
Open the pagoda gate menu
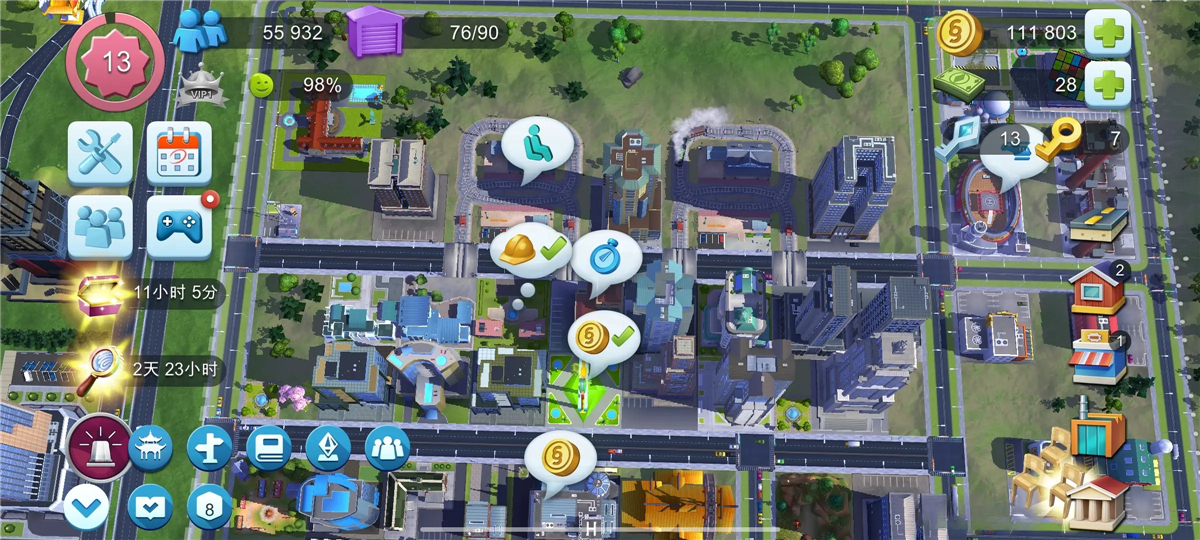[151, 447]
